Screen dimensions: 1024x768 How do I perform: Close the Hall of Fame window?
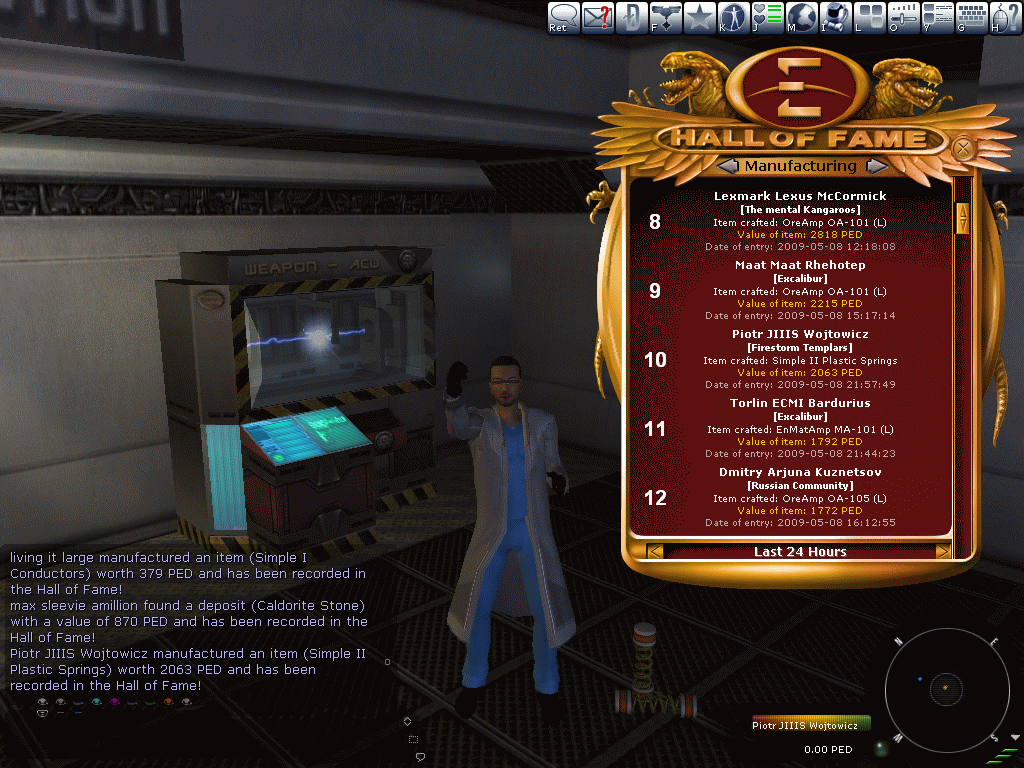[x=963, y=149]
